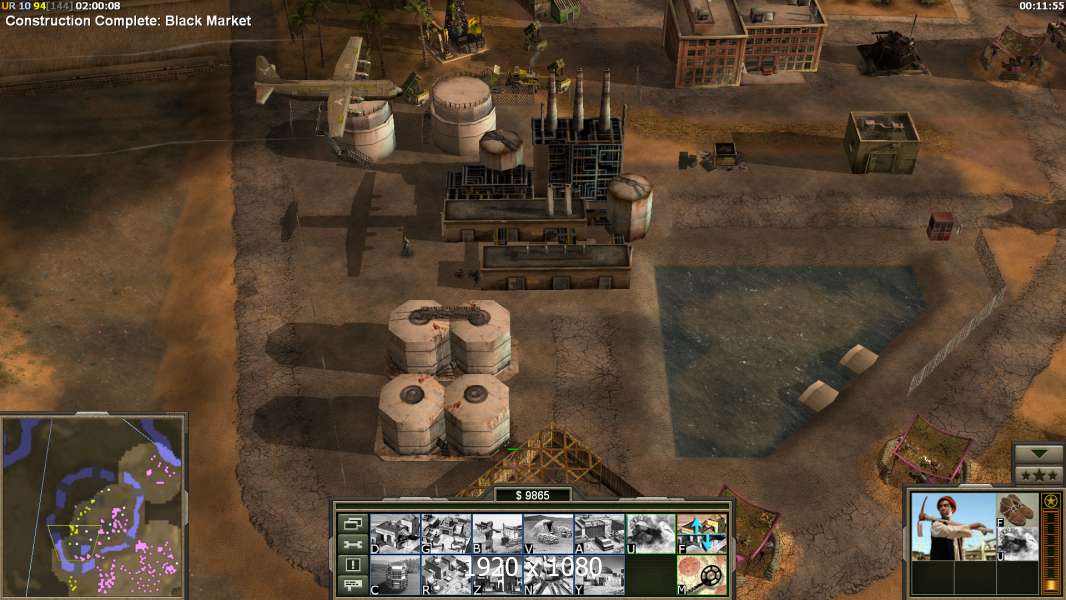
Task: Click the worker portrait with pickaxe
Action: (952, 526)
